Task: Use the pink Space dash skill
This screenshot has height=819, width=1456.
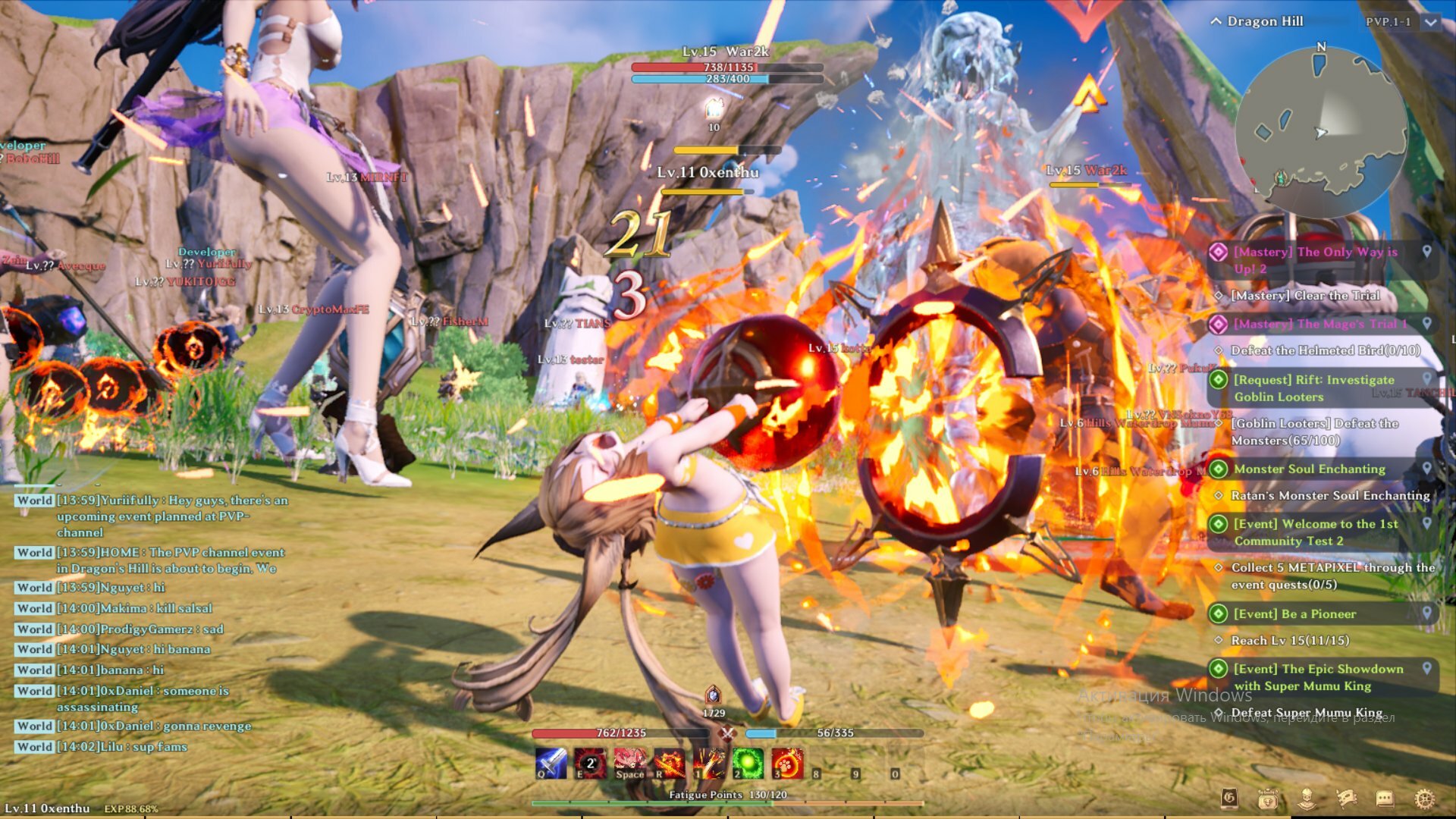Action: coord(629,763)
